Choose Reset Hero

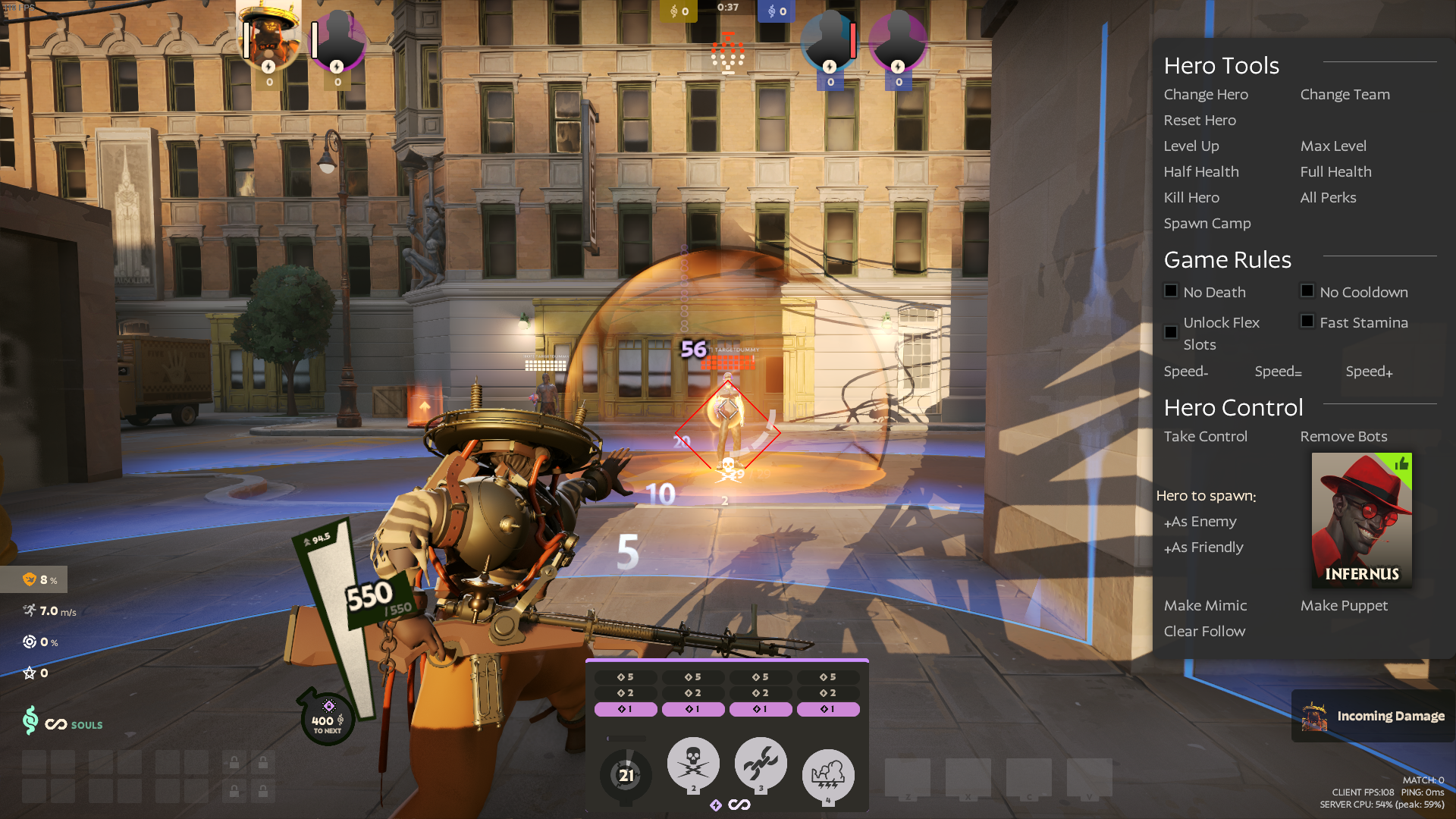click(x=1200, y=121)
